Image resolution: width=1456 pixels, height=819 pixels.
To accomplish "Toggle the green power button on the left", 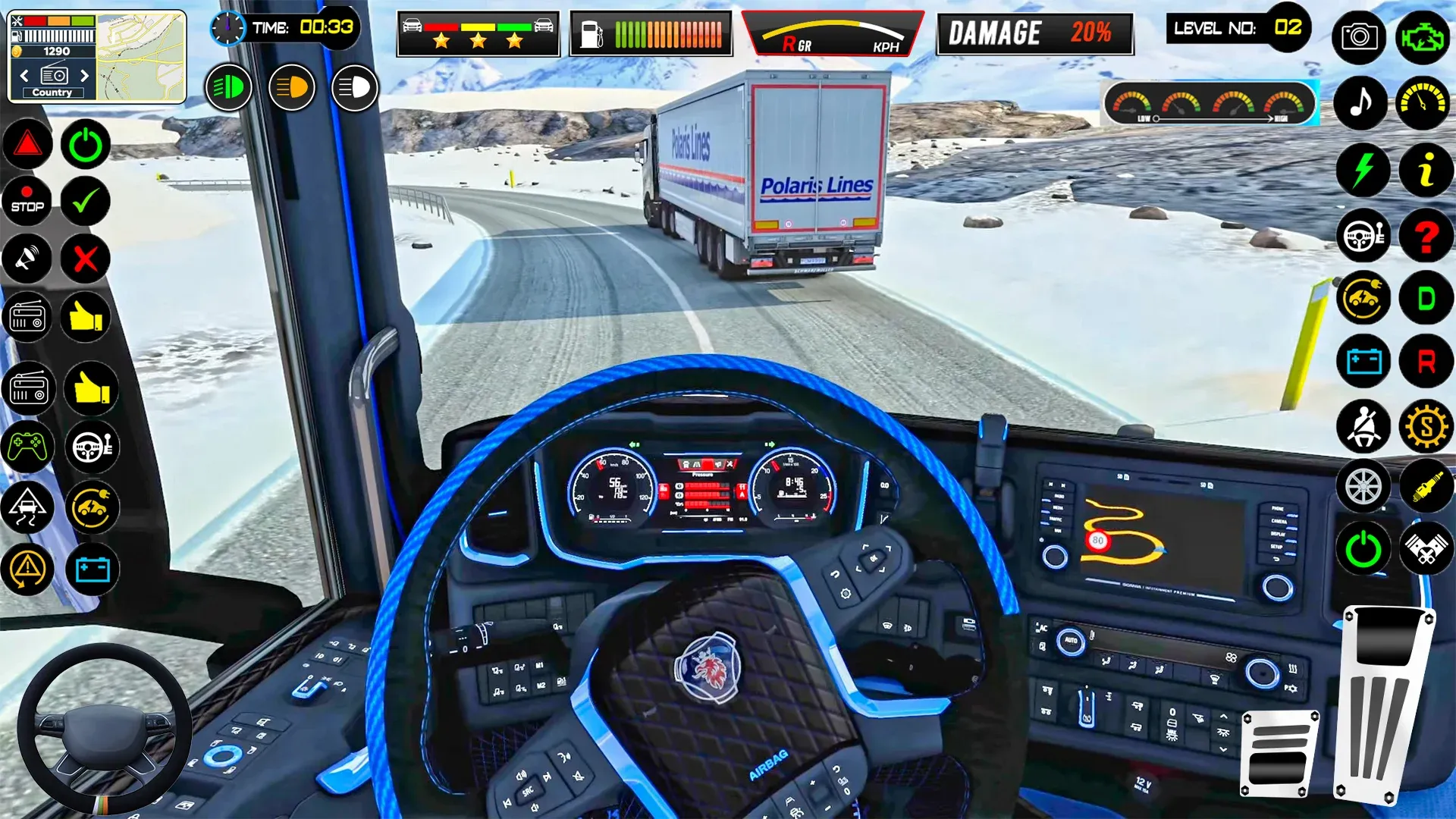I will click(x=85, y=144).
